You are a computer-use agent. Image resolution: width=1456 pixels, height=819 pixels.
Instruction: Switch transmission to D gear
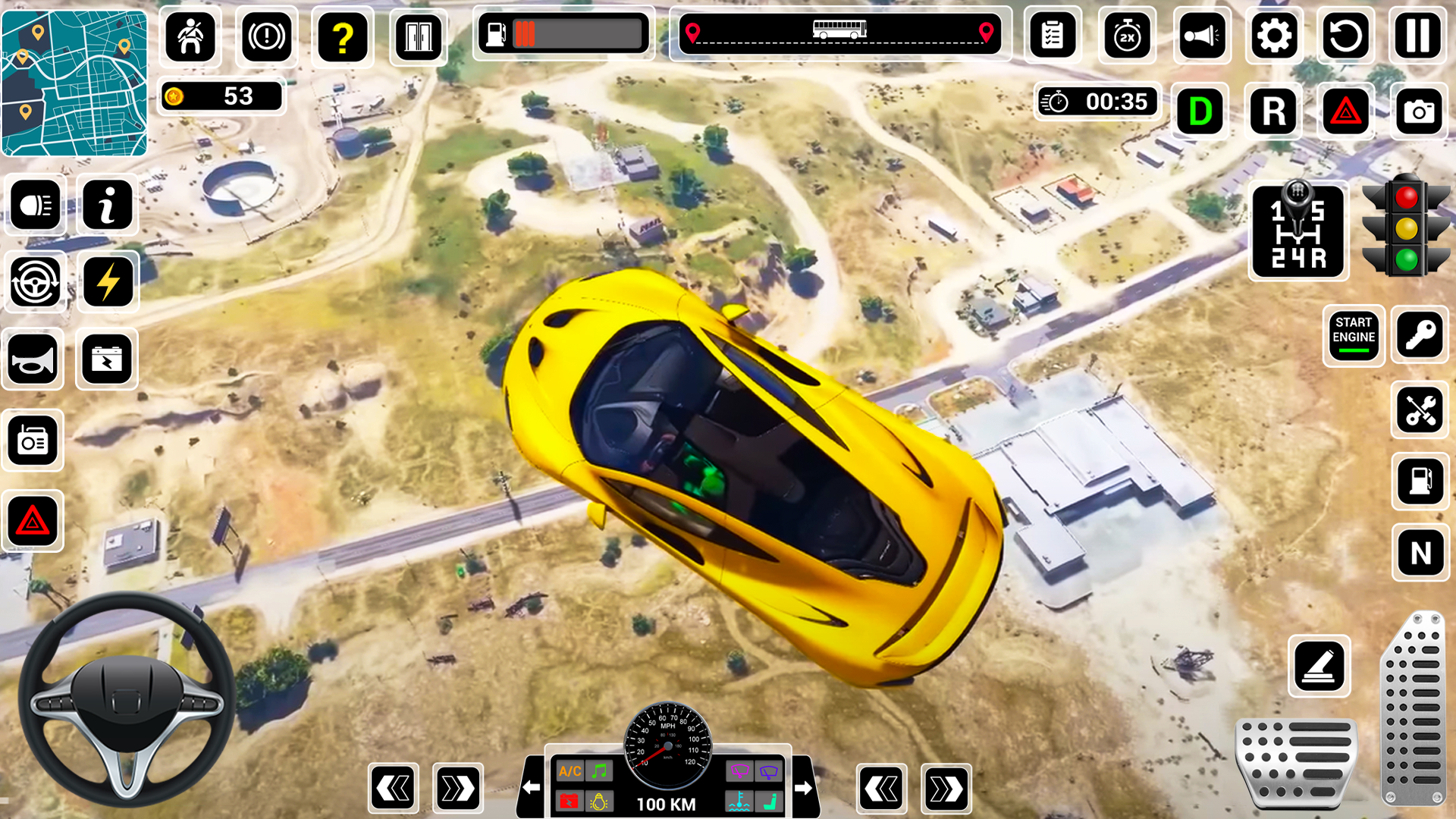pos(1200,112)
